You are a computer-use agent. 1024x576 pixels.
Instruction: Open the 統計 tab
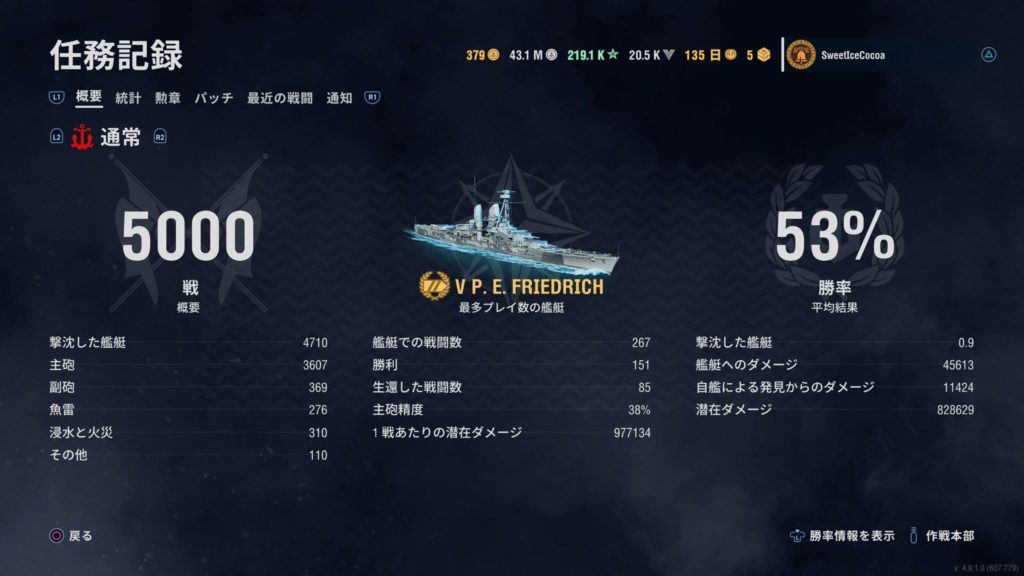click(128, 98)
